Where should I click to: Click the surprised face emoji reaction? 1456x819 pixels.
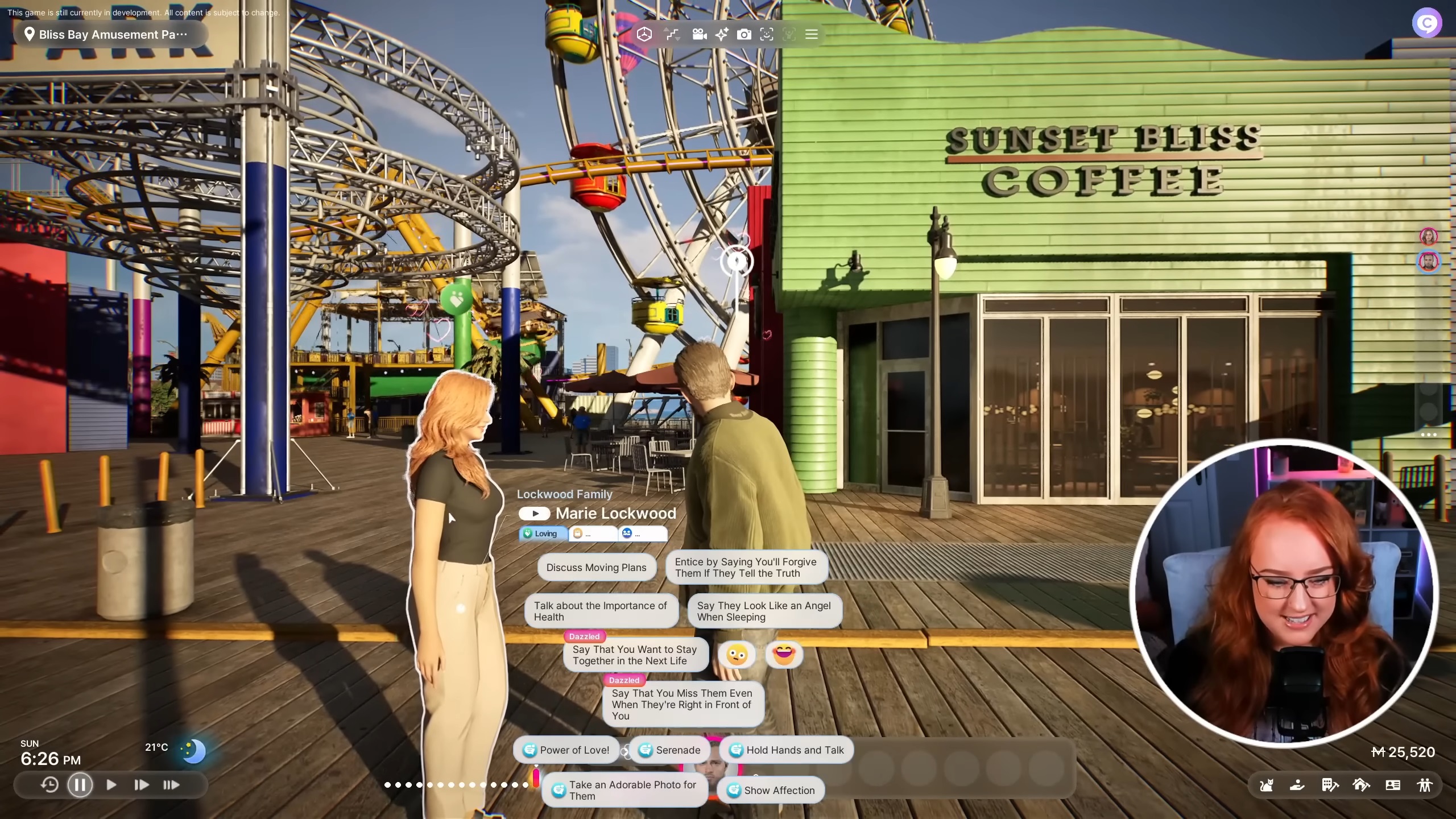(x=736, y=654)
